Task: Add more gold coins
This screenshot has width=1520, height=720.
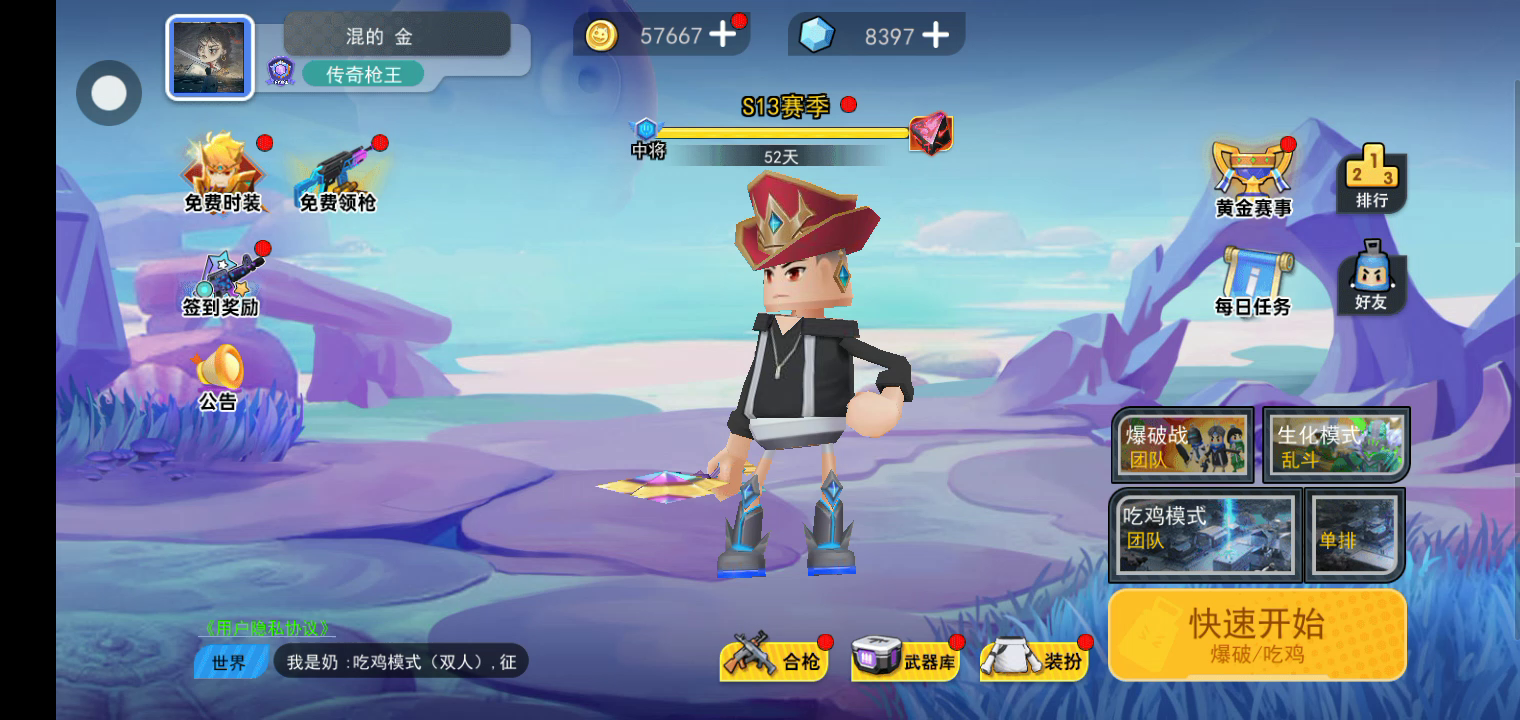Action: tap(722, 35)
